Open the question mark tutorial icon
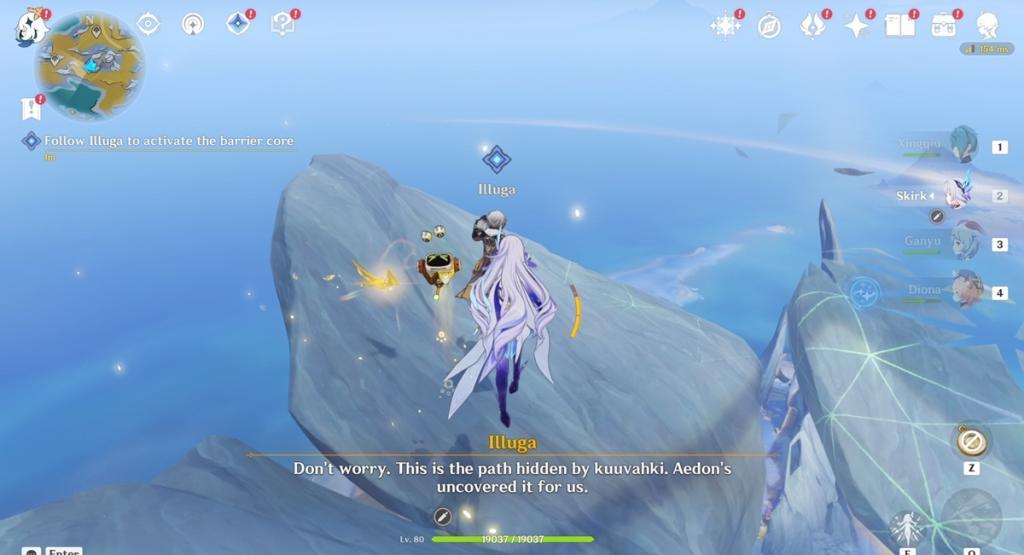1024x555 pixels. coord(283,23)
